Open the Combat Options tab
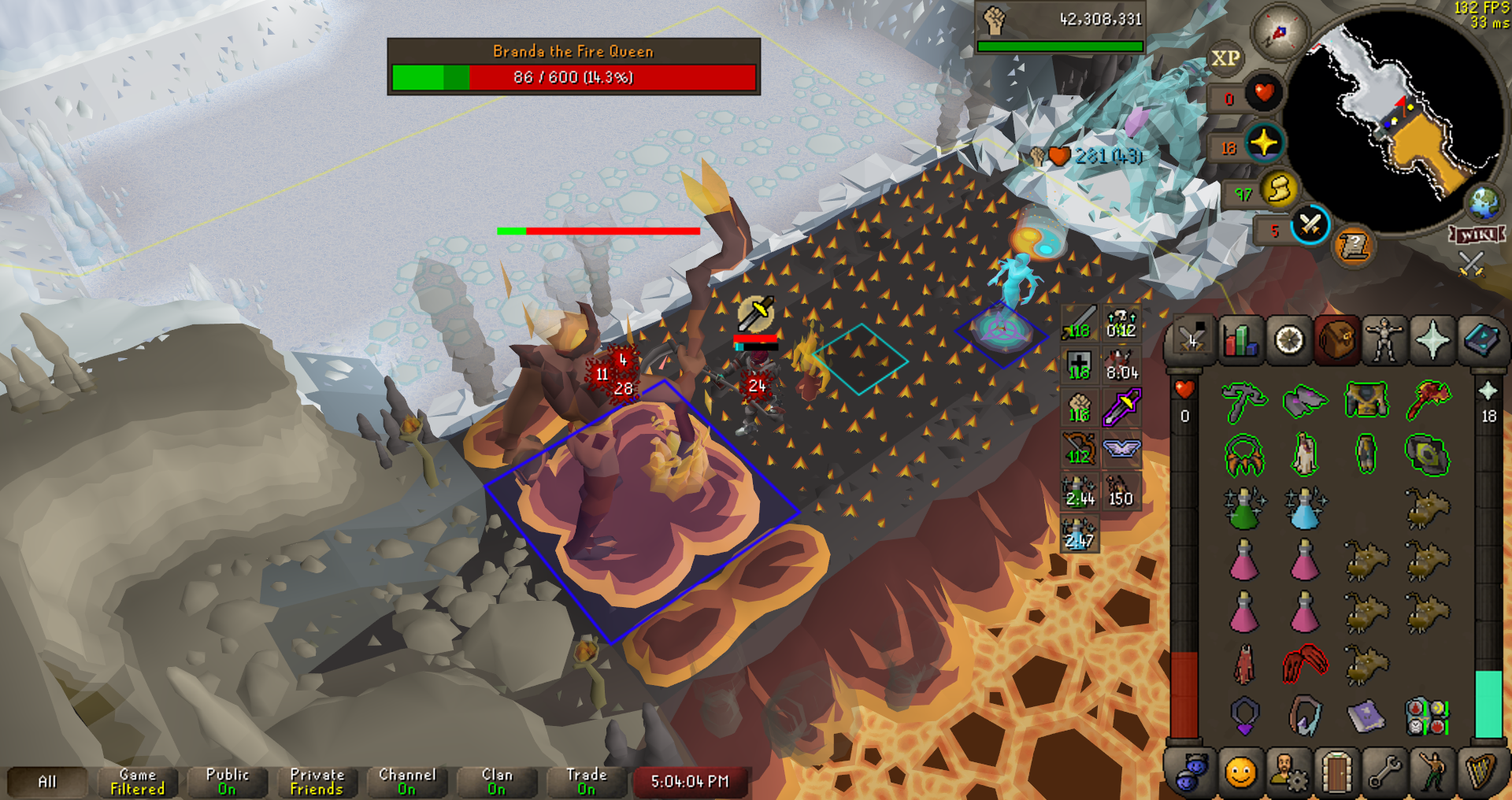Image resolution: width=1512 pixels, height=800 pixels. tap(1191, 340)
